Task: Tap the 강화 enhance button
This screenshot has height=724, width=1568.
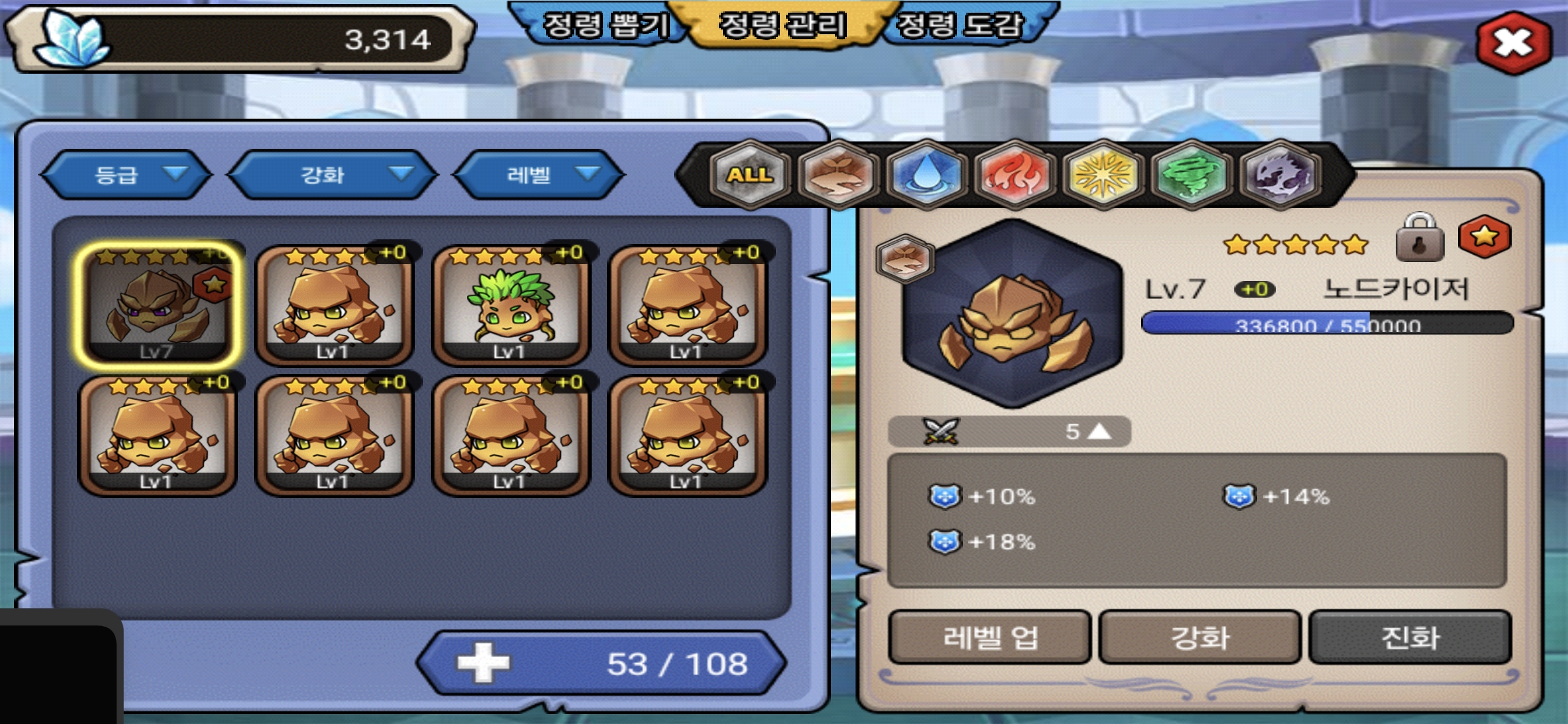Action: [x=1199, y=637]
